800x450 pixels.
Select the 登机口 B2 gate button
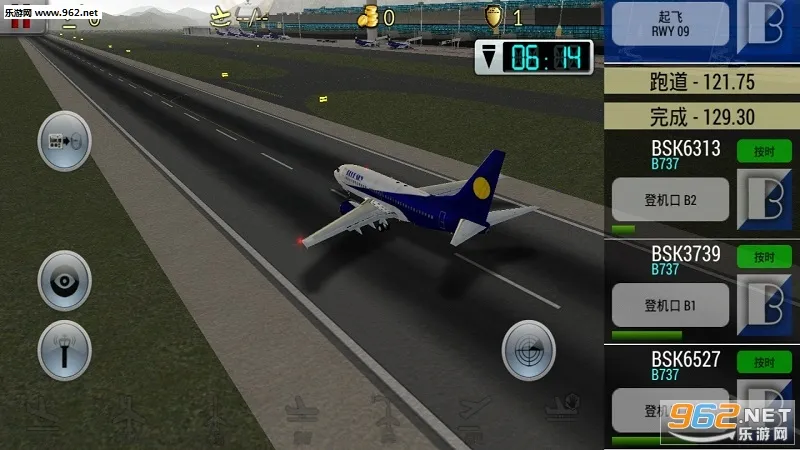(670, 200)
